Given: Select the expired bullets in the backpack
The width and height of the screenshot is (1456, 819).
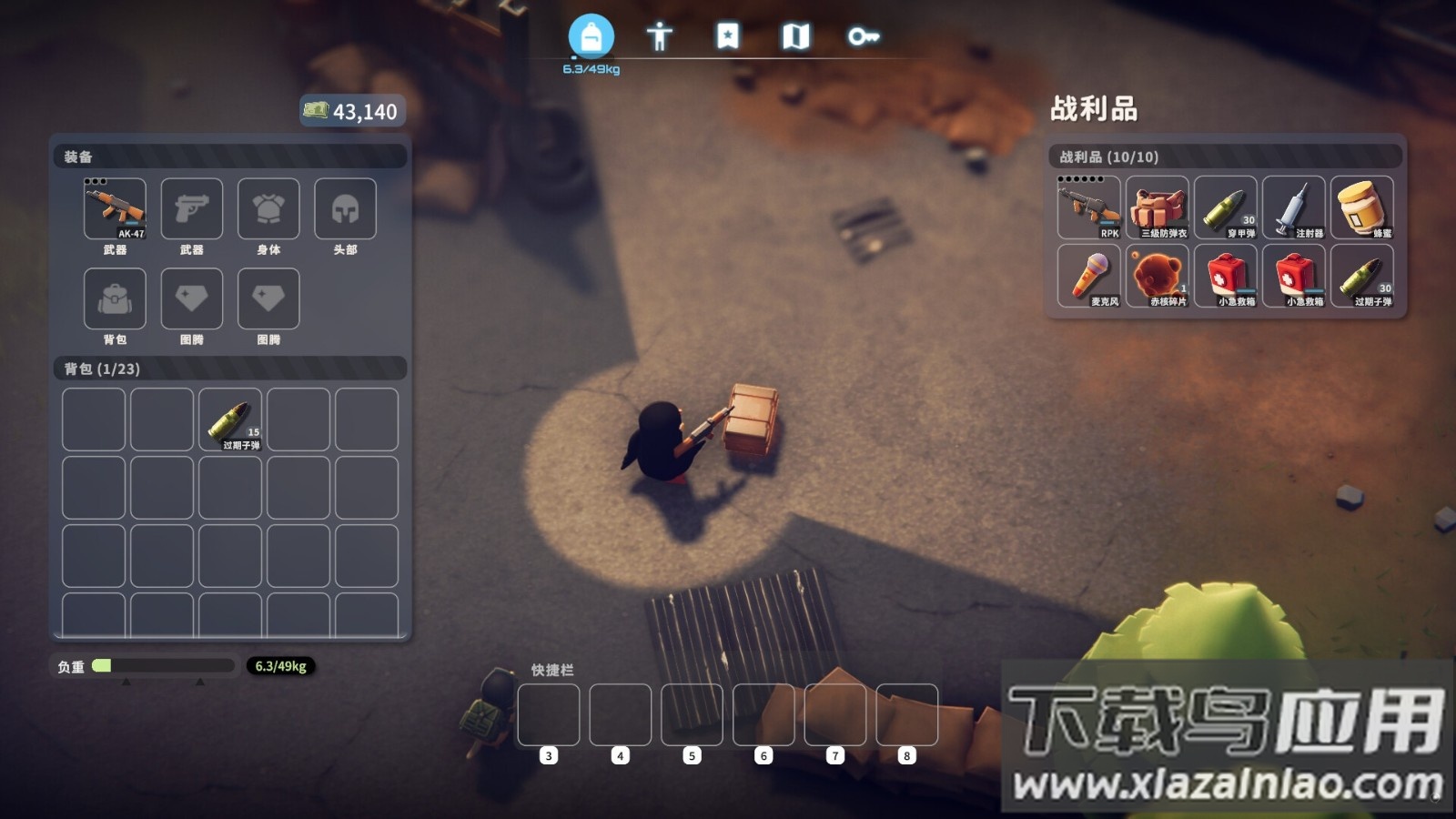Looking at the screenshot, I should 230,420.
